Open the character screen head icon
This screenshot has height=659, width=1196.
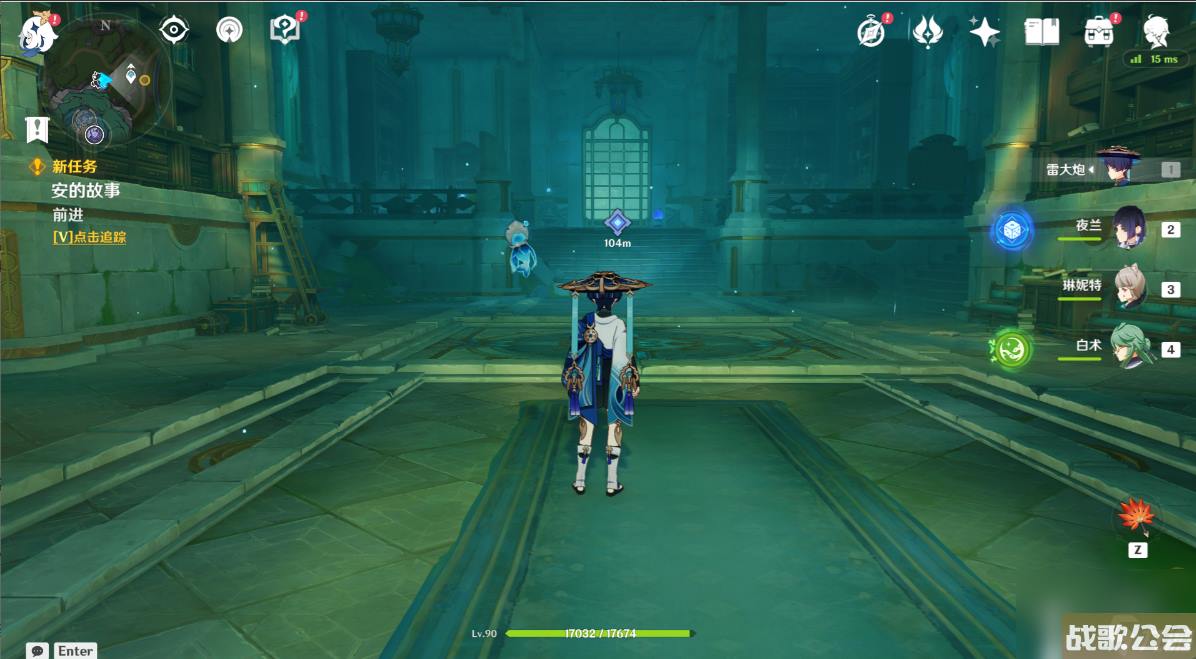coord(1158,30)
